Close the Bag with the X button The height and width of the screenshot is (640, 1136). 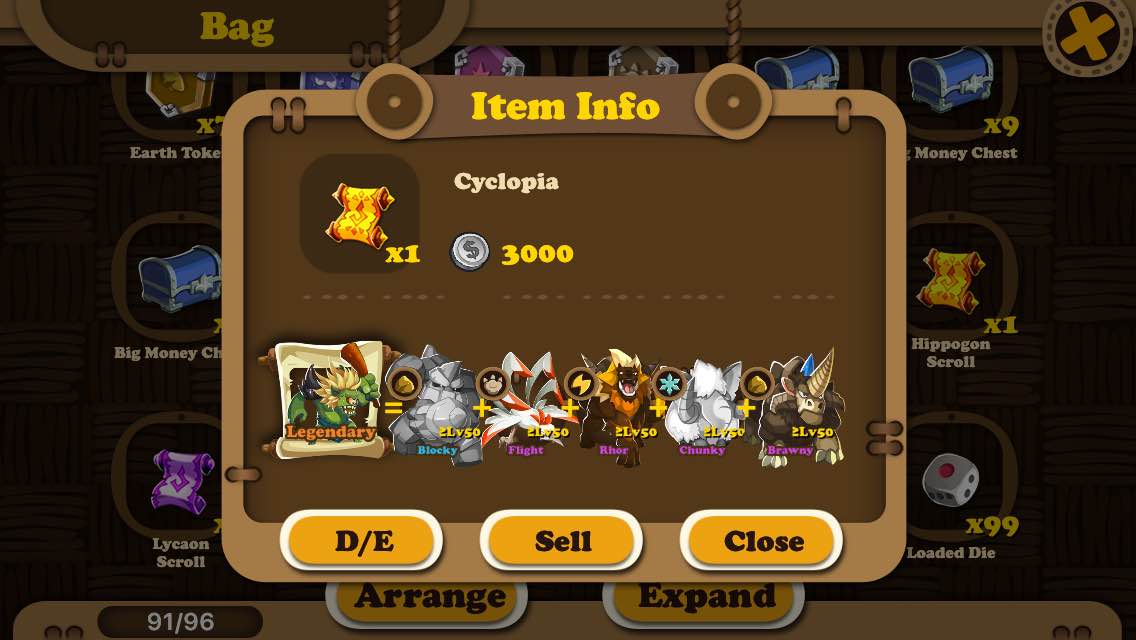1087,36
